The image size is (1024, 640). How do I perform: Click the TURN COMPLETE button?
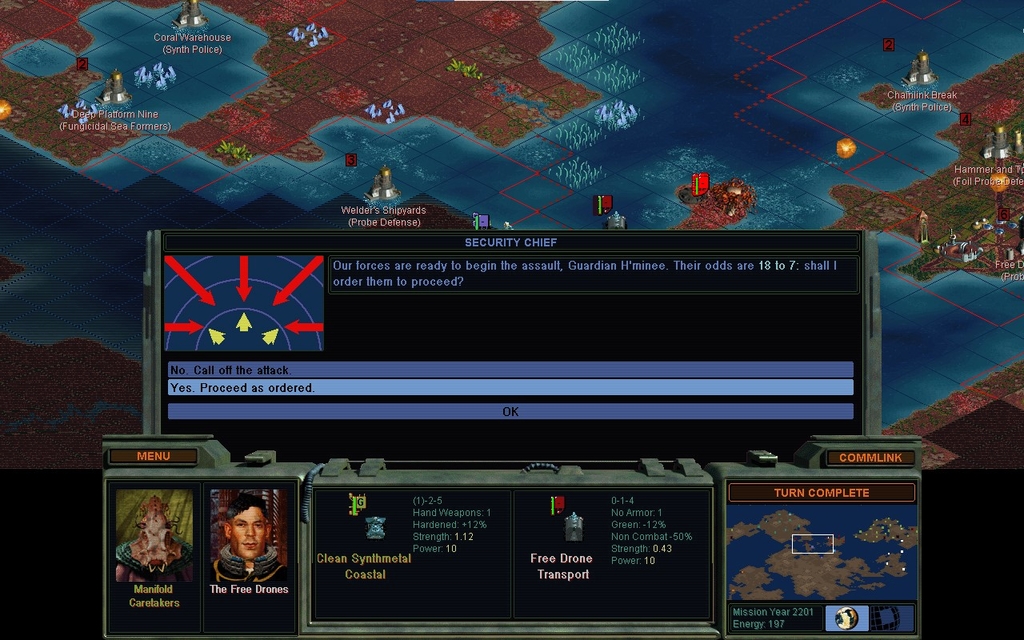tap(821, 493)
